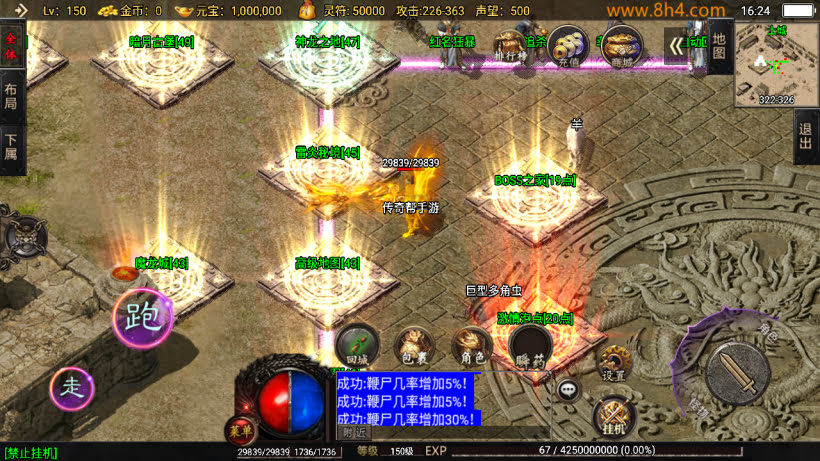Open the 商城 shop treasure icon
The width and height of the screenshot is (820, 461).
click(x=621, y=46)
